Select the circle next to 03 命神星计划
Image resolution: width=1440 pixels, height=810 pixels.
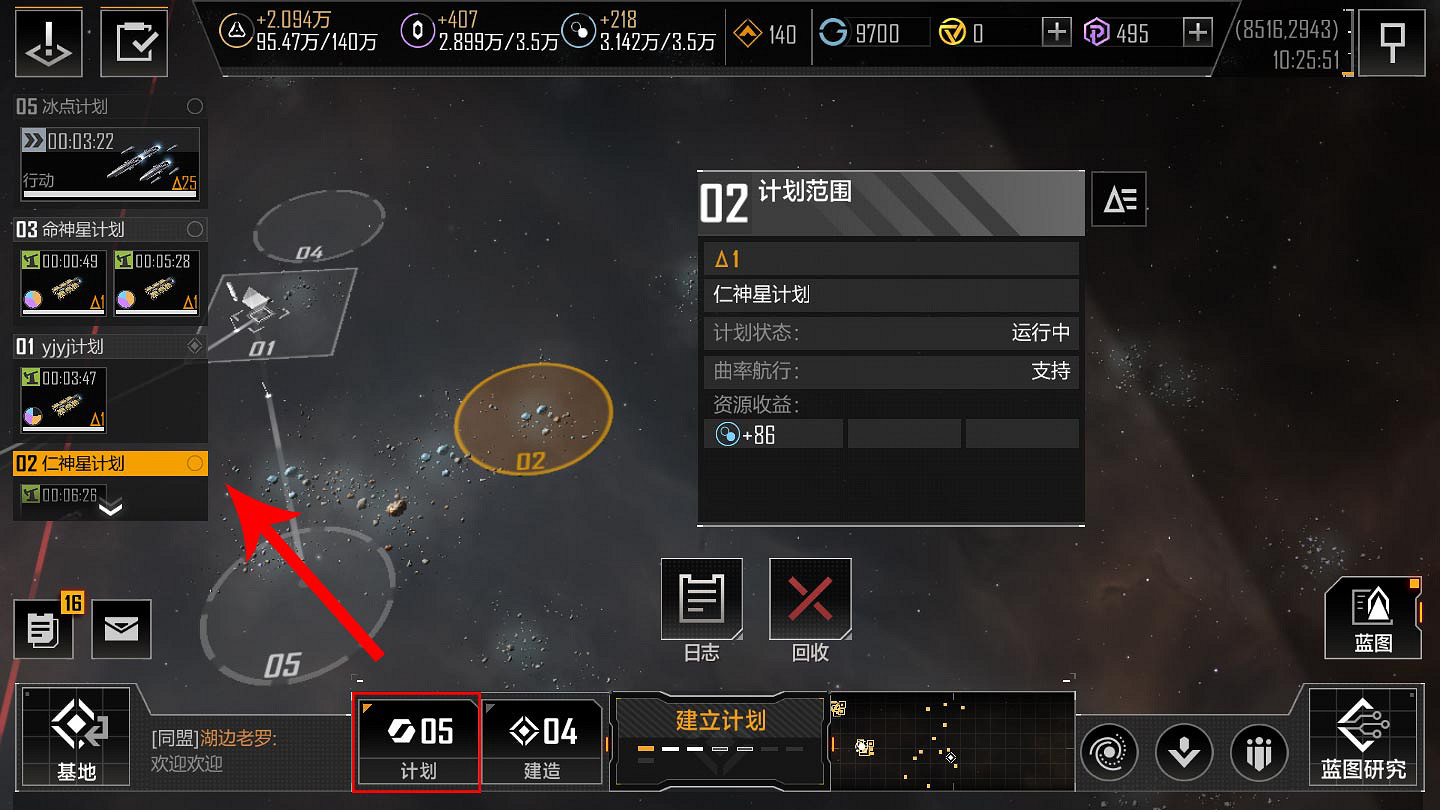(194, 229)
